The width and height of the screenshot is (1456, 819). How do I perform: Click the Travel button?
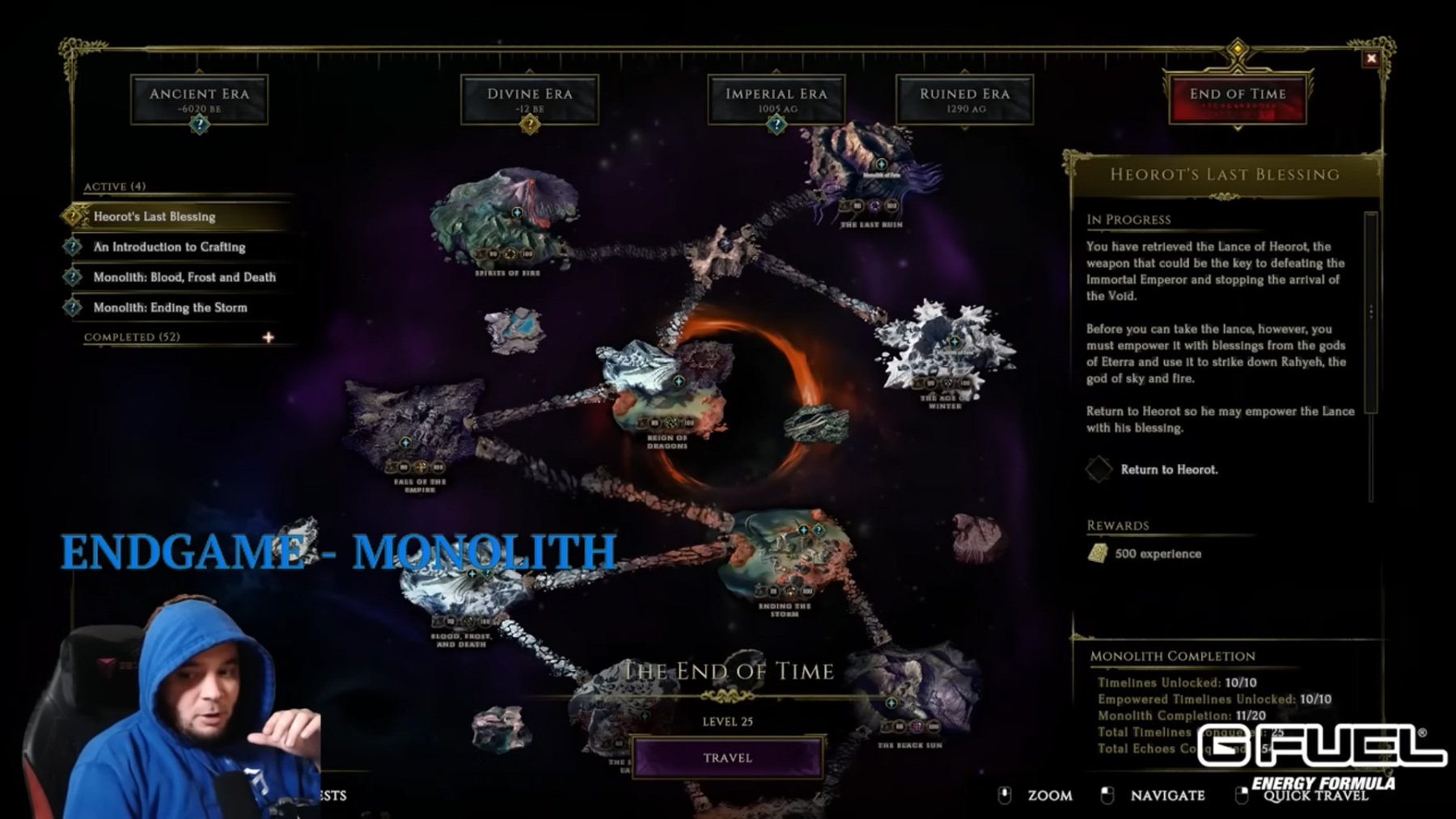point(727,758)
